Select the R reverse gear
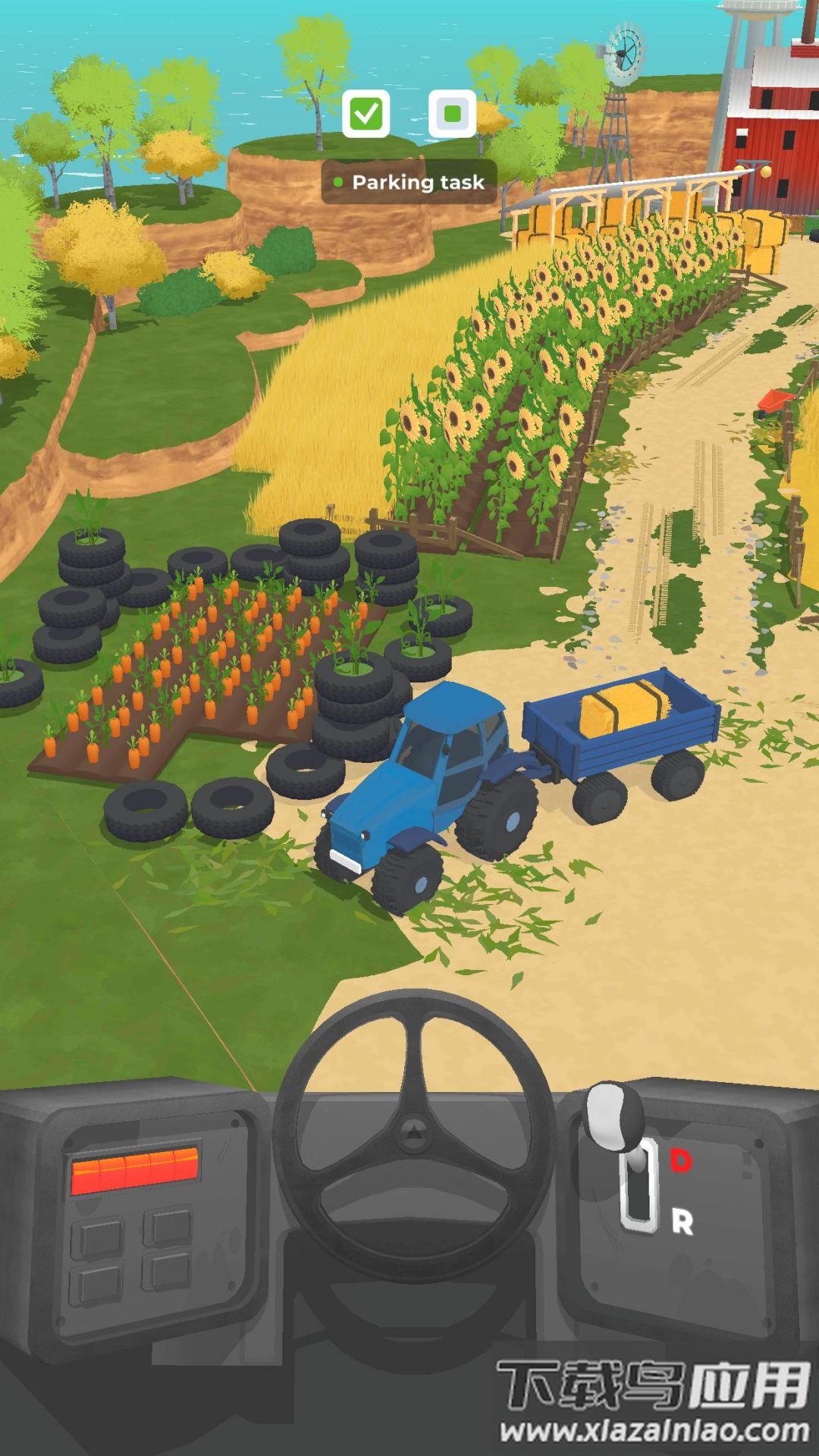 [x=682, y=1222]
